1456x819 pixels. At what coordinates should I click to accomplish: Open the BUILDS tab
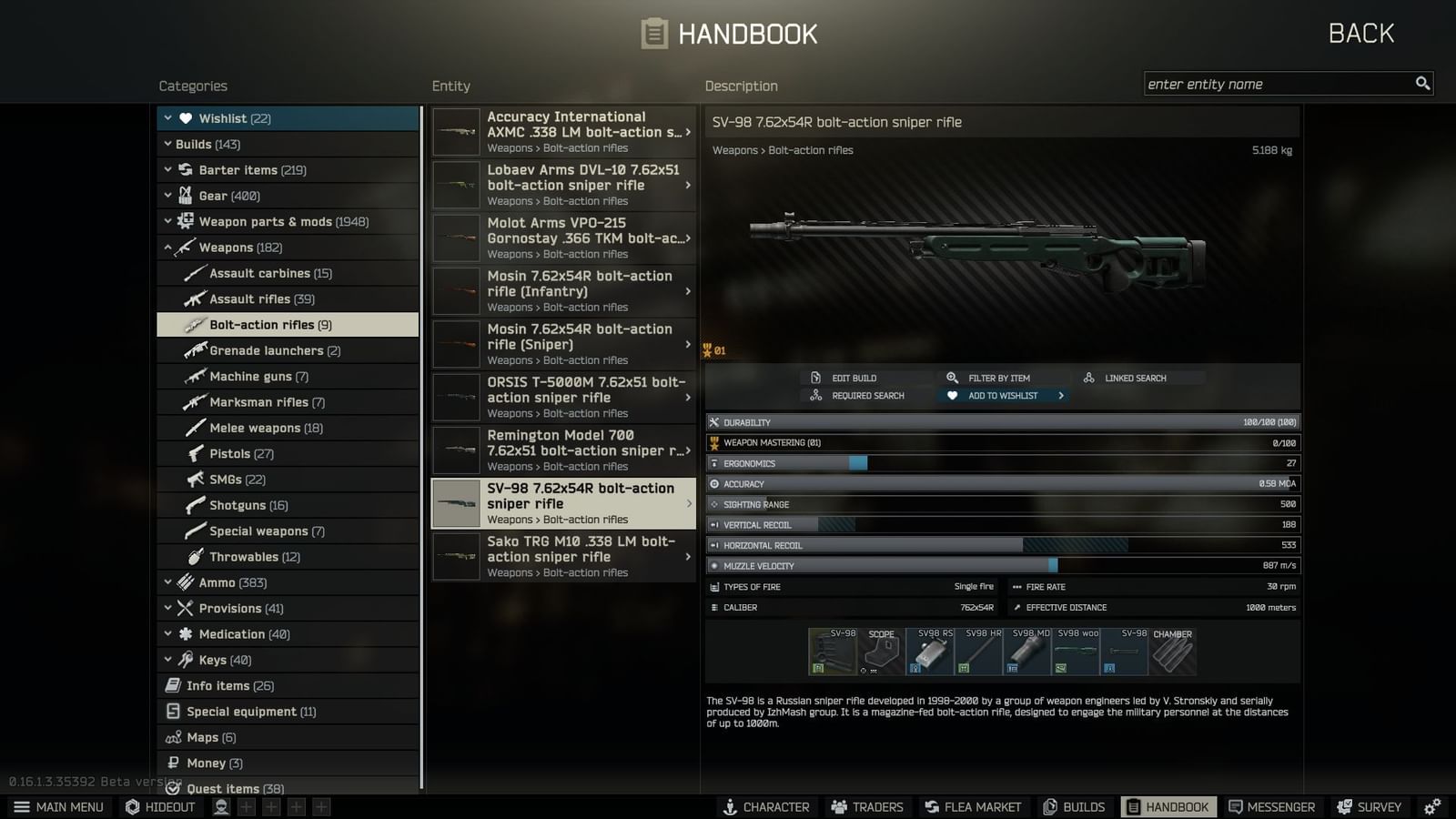tap(1074, 806)
